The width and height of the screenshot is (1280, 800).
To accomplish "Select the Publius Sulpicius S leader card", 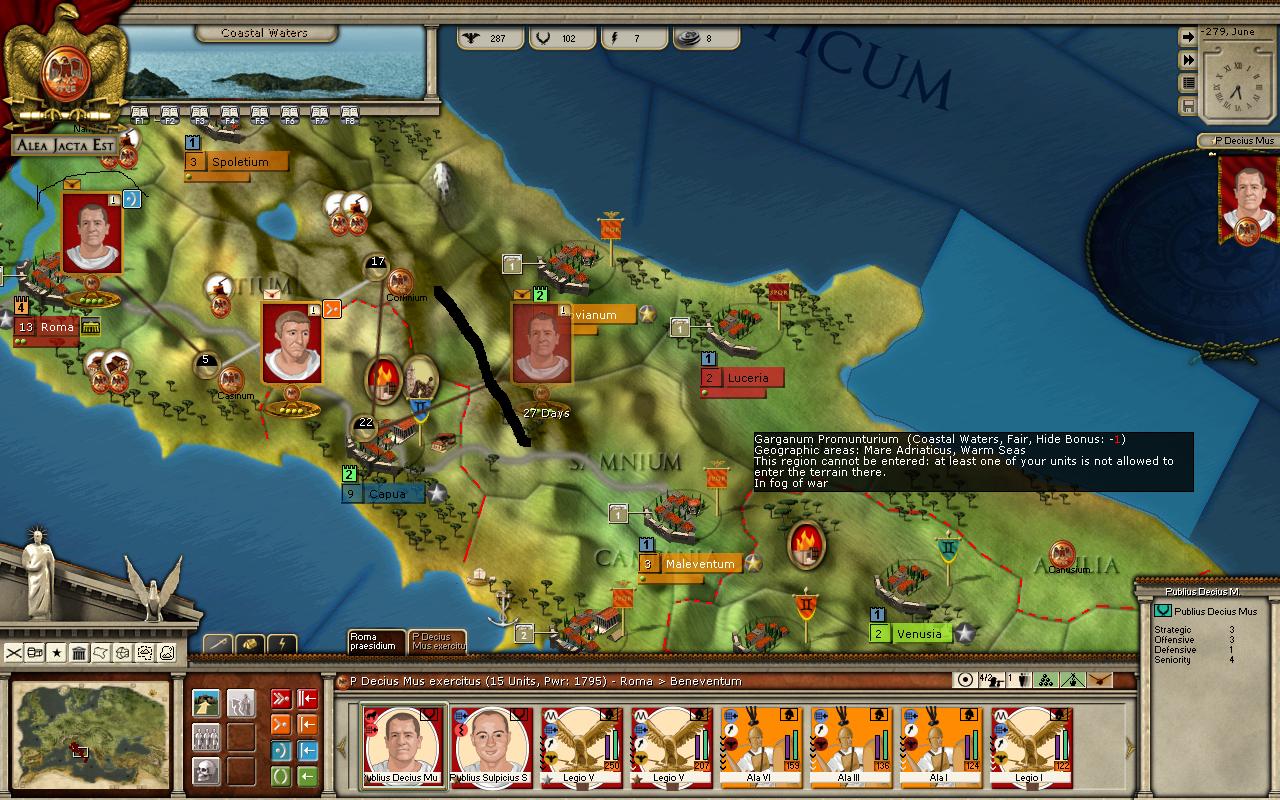I will click(x=491, y=746).
